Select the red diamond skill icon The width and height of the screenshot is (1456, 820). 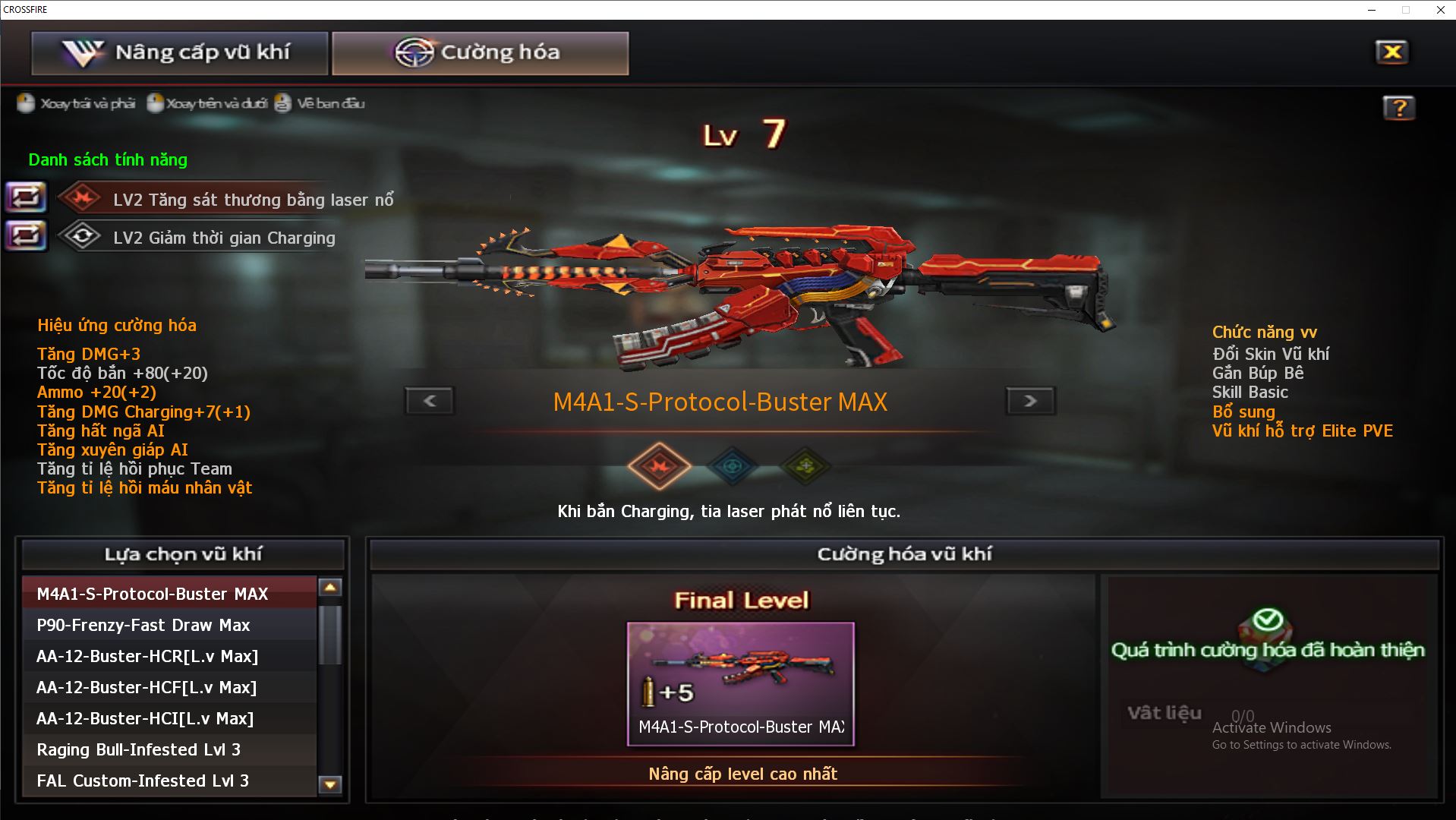click(x=659, y=466)
